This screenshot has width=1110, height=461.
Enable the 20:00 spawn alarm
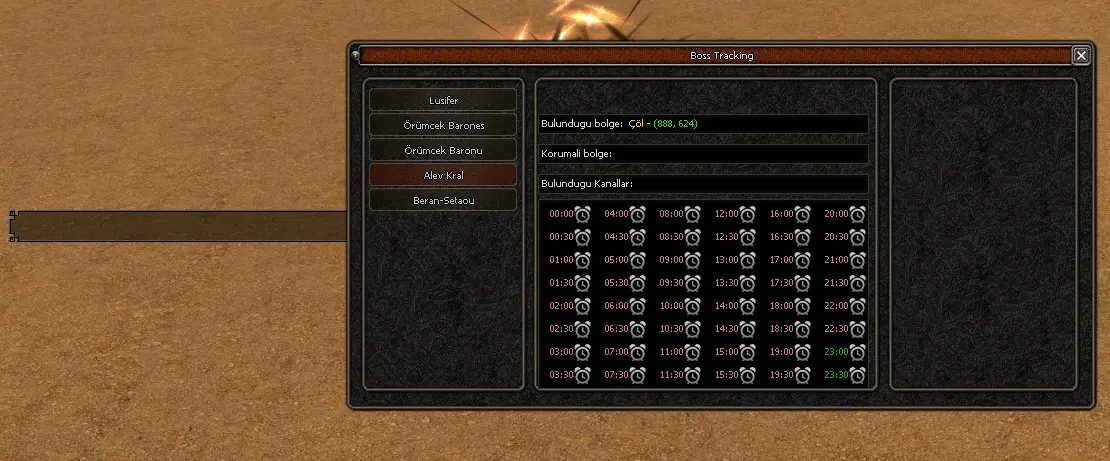(857, 213)
